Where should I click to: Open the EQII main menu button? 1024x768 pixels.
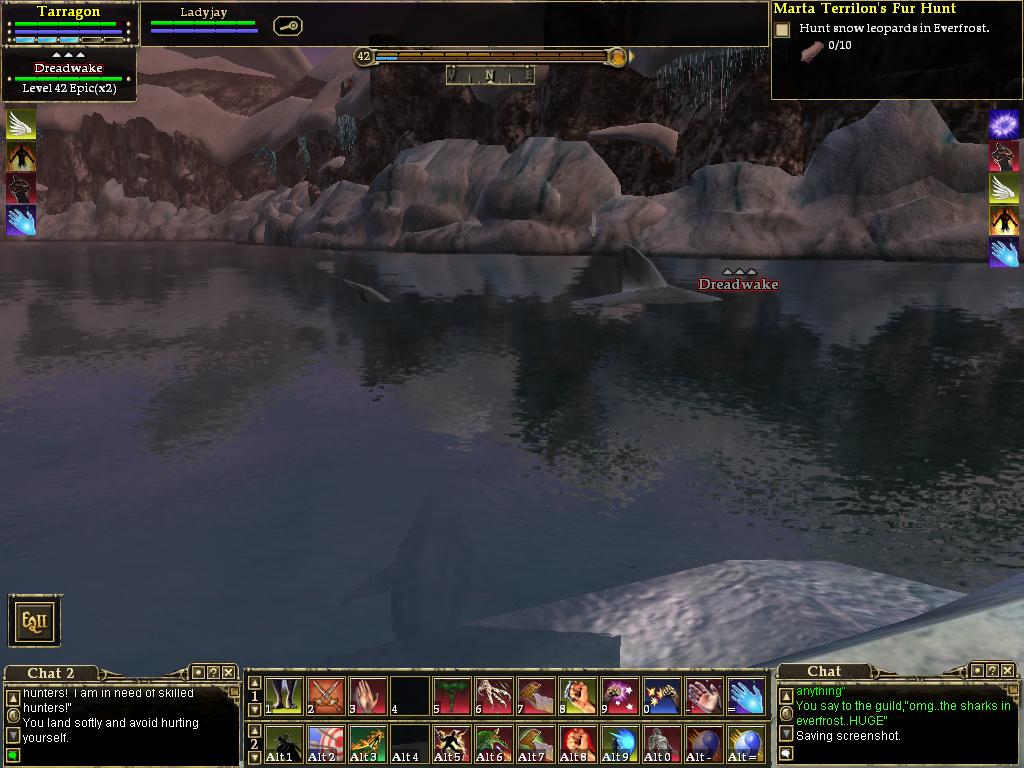36,621
